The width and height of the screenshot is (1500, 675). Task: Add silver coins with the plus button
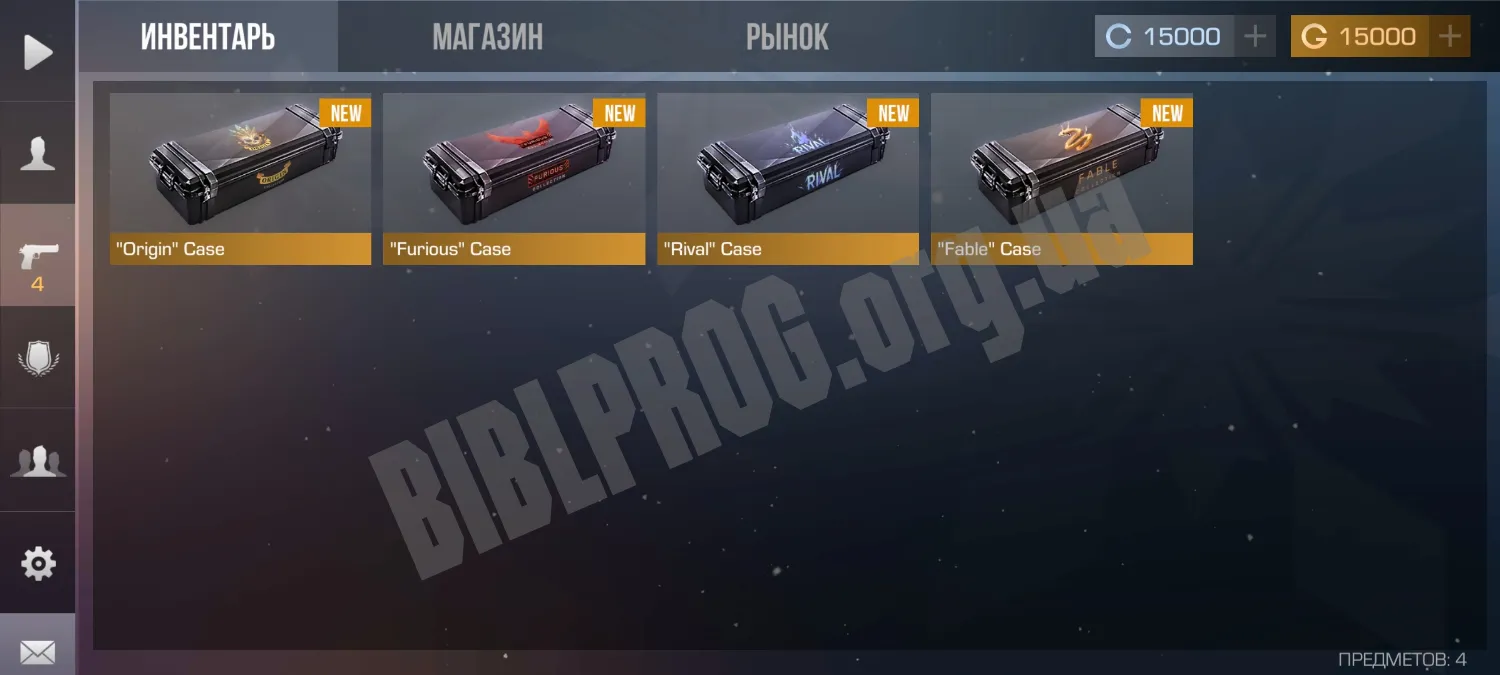point(1254,37)
